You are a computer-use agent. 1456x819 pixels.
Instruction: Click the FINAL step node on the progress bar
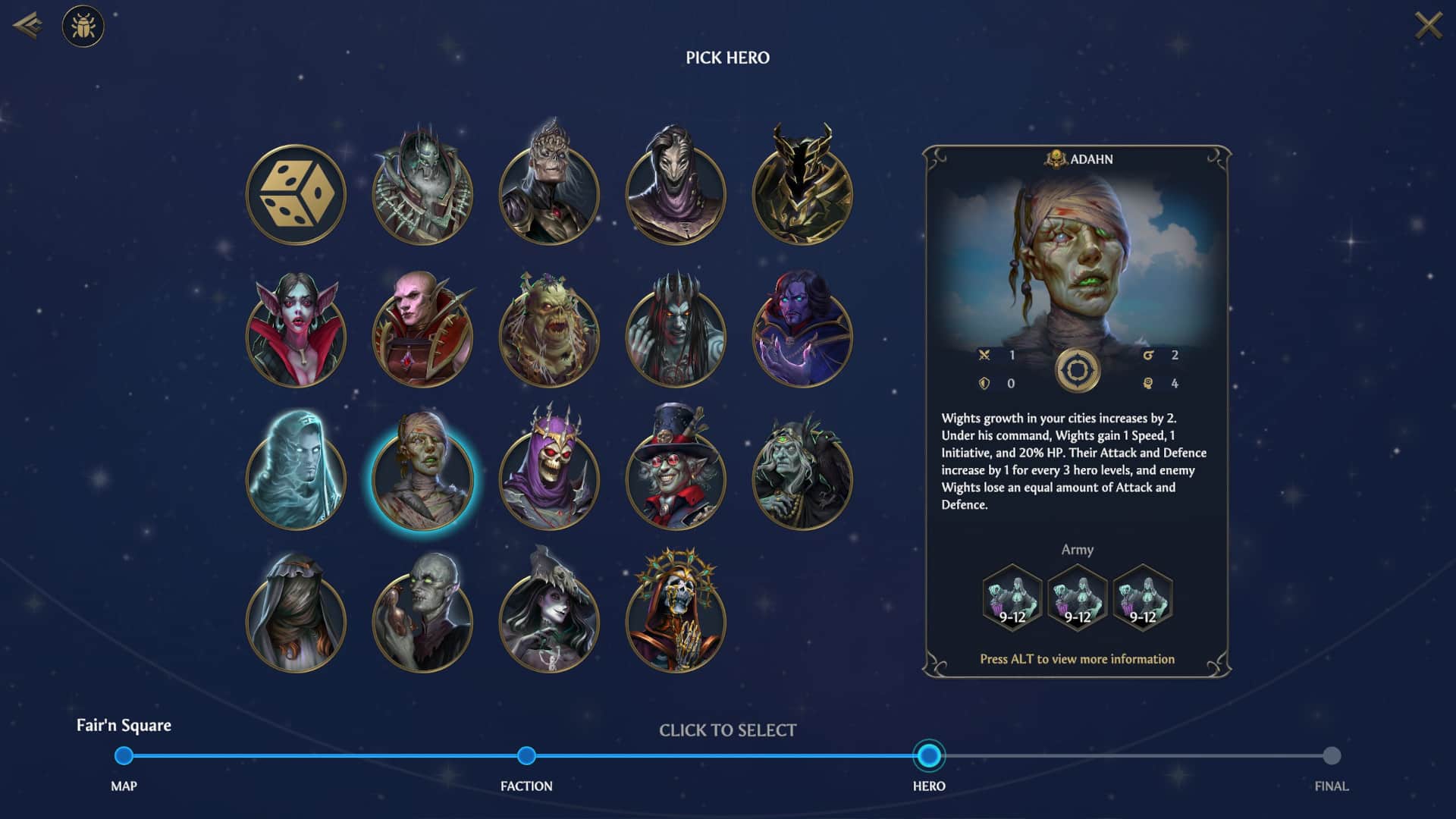tap(1332, 755)
